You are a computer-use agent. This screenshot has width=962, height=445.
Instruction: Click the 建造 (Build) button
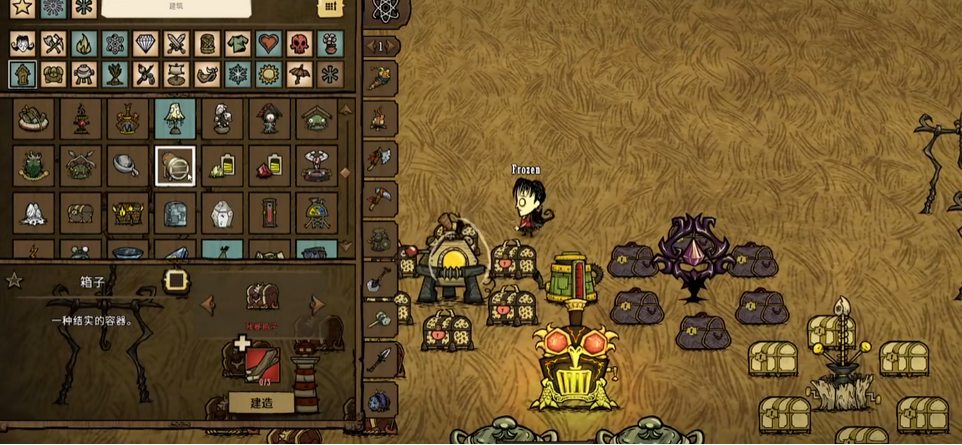click(261, 402)
